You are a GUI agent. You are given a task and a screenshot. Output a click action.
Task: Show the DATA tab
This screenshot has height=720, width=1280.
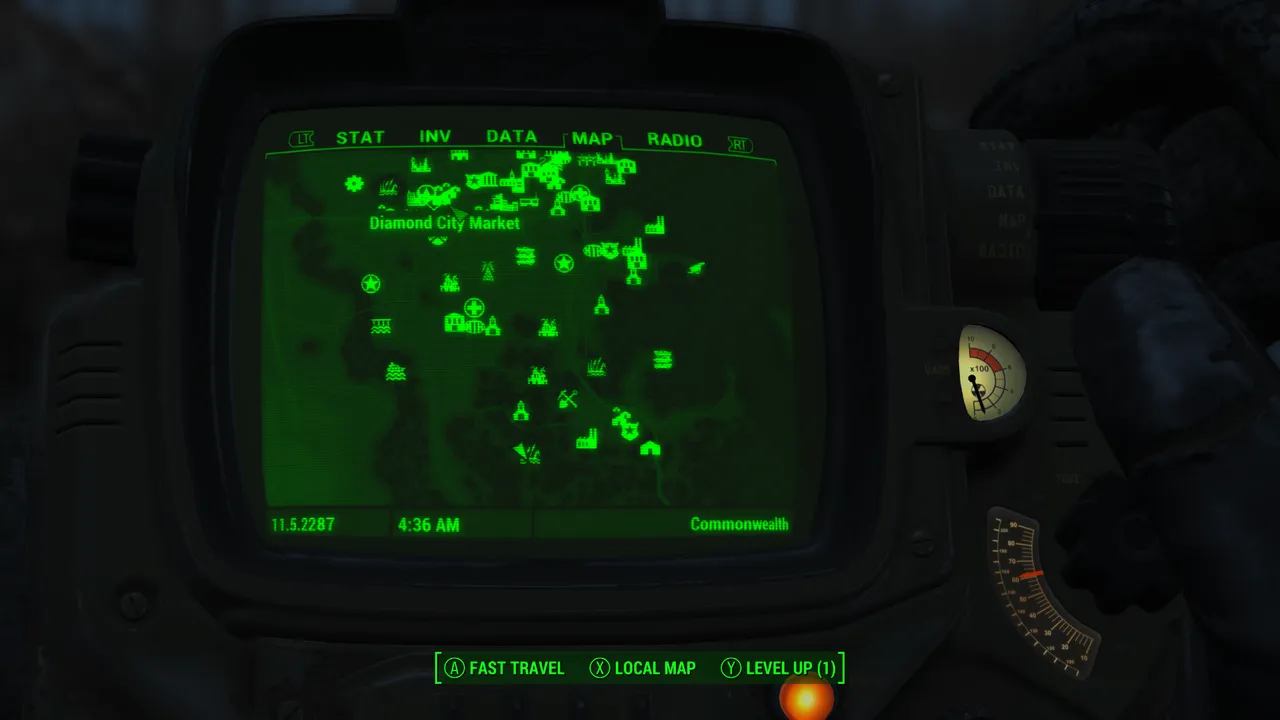pyautogui.click(x=511, y=137)
